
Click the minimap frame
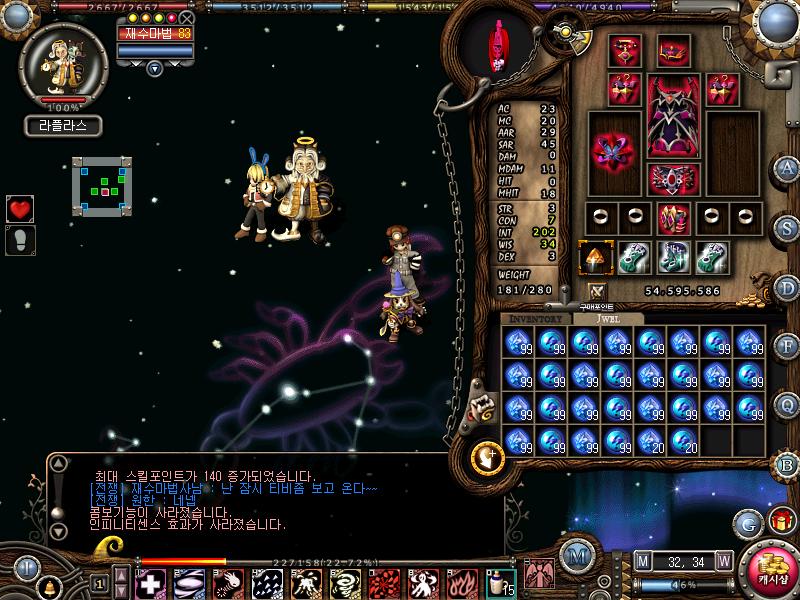point(102,186)
